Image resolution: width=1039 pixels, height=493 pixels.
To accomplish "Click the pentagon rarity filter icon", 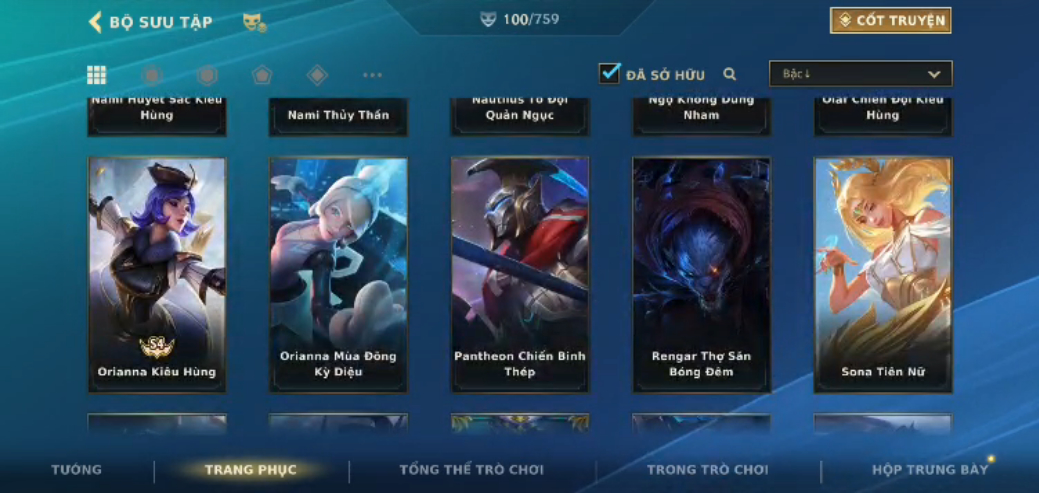I will coord(262,75).
